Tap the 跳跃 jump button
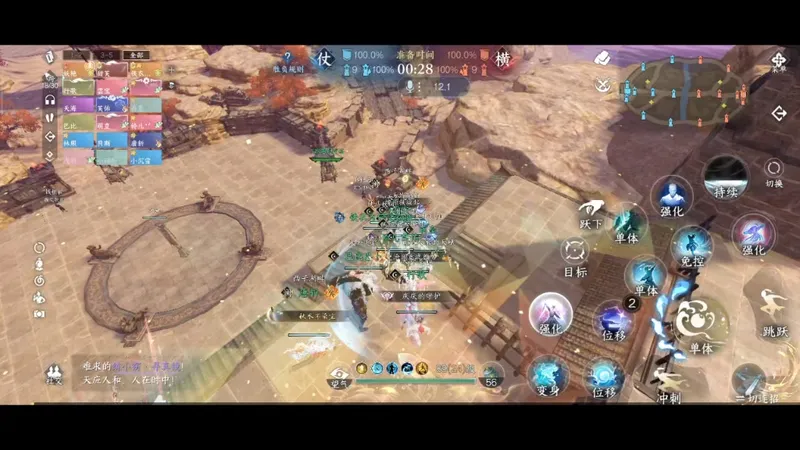Image resolution: width=800 pixels, height=450 pixels. point(773,311)
